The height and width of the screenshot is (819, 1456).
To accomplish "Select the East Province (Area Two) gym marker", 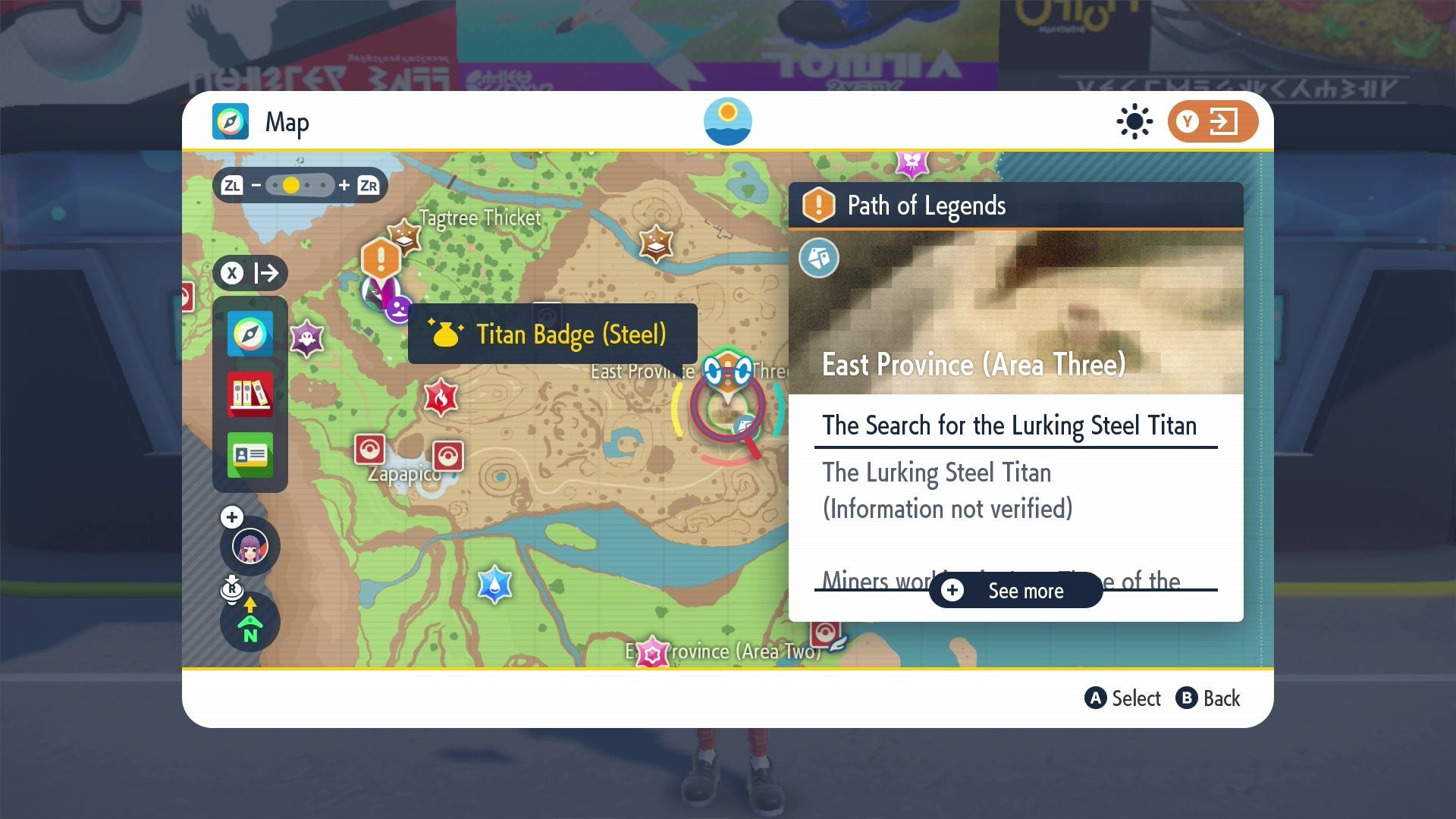I will pyautogui.click(x=653, y=650).
